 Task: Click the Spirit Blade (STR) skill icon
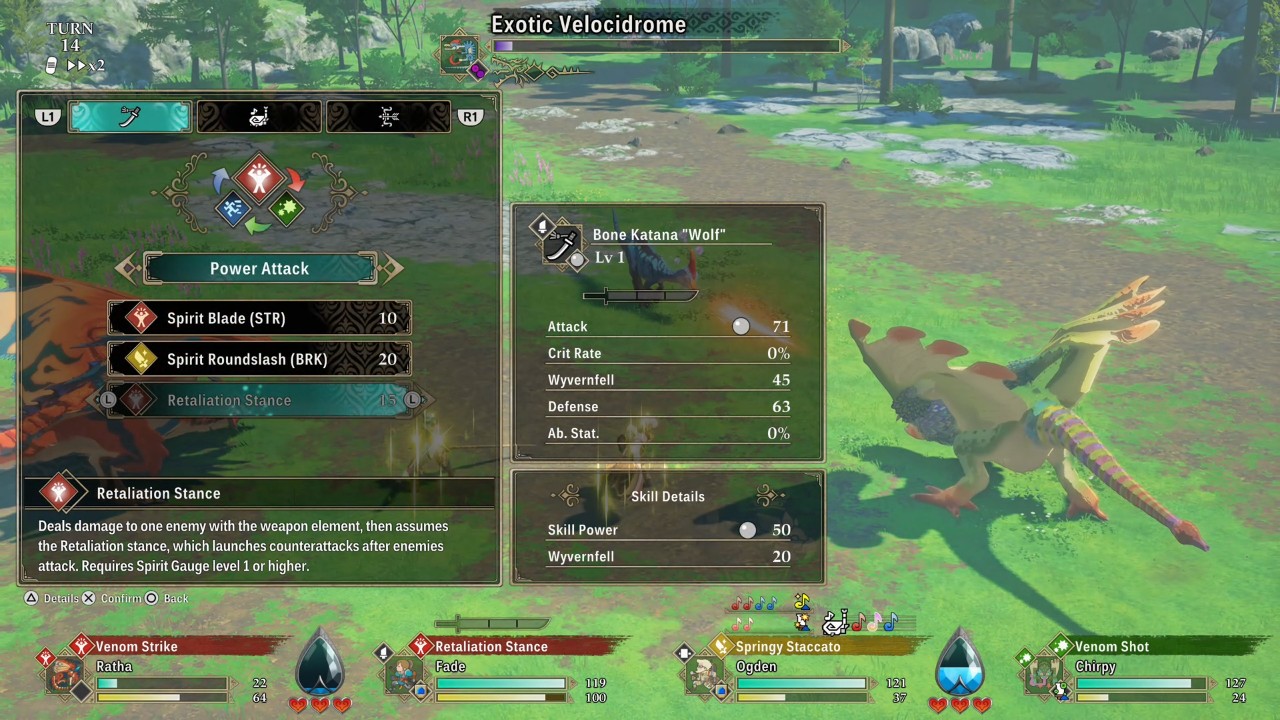coord(139,318)
